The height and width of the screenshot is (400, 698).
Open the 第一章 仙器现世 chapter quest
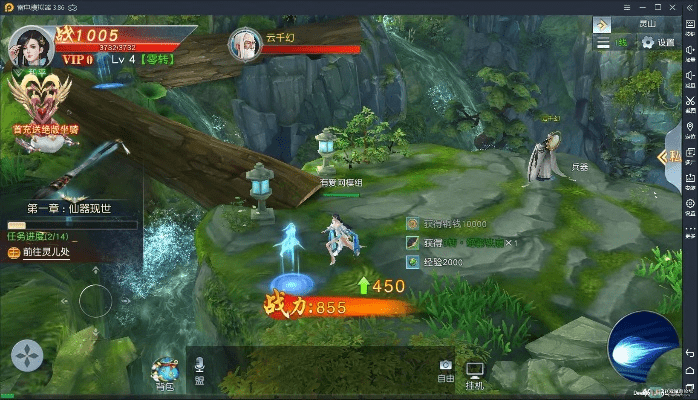pos(69,208)
